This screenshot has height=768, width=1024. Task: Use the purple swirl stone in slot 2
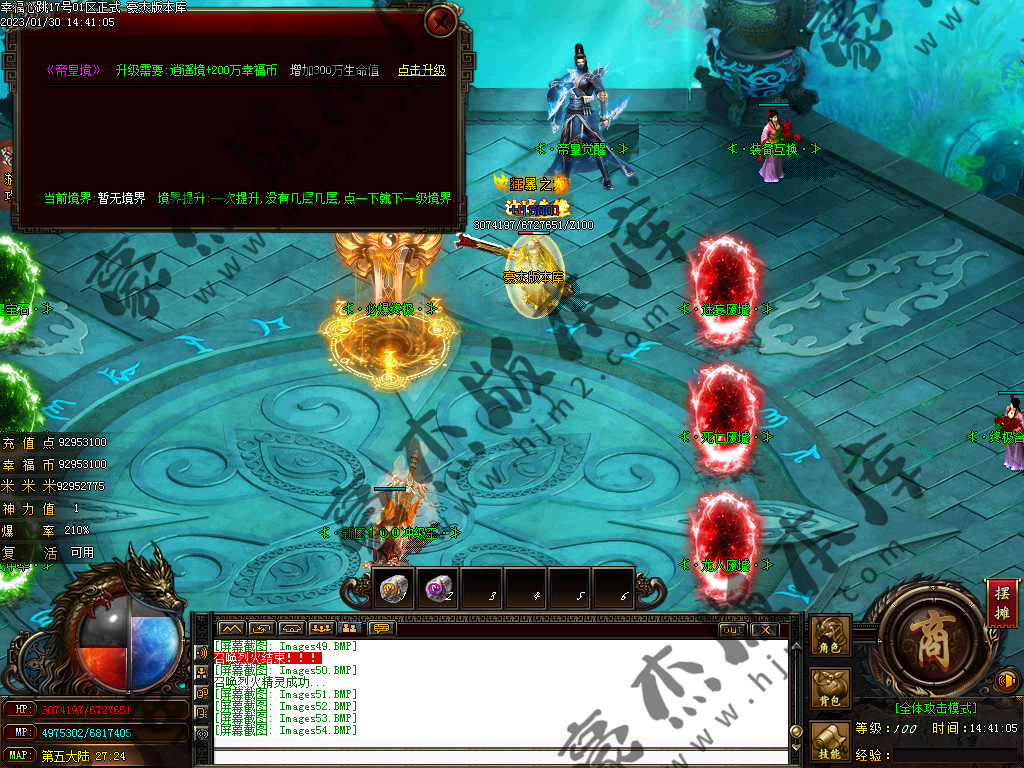coord(436,589)
